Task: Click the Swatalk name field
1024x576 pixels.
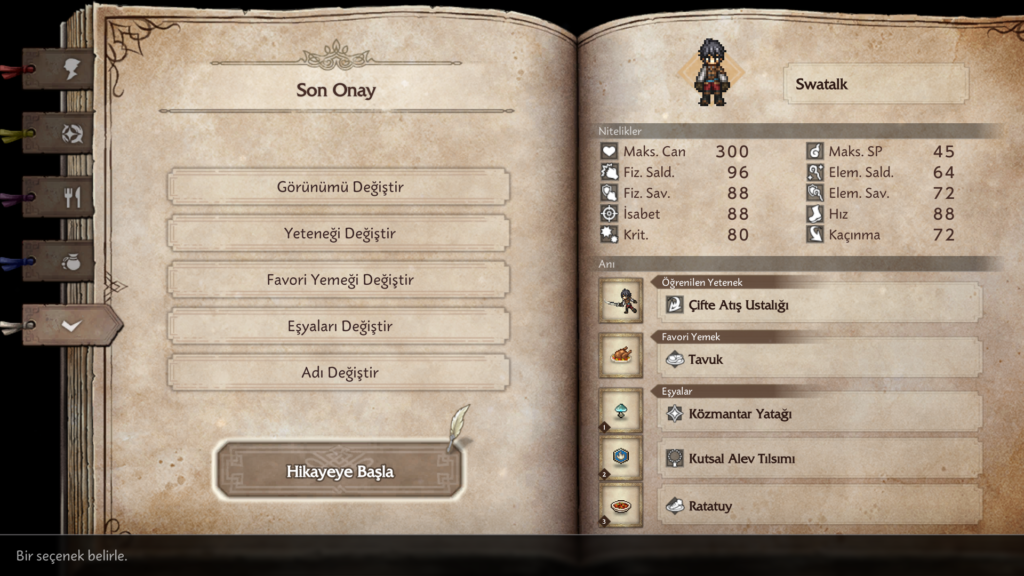Action: tap(876, 85)
